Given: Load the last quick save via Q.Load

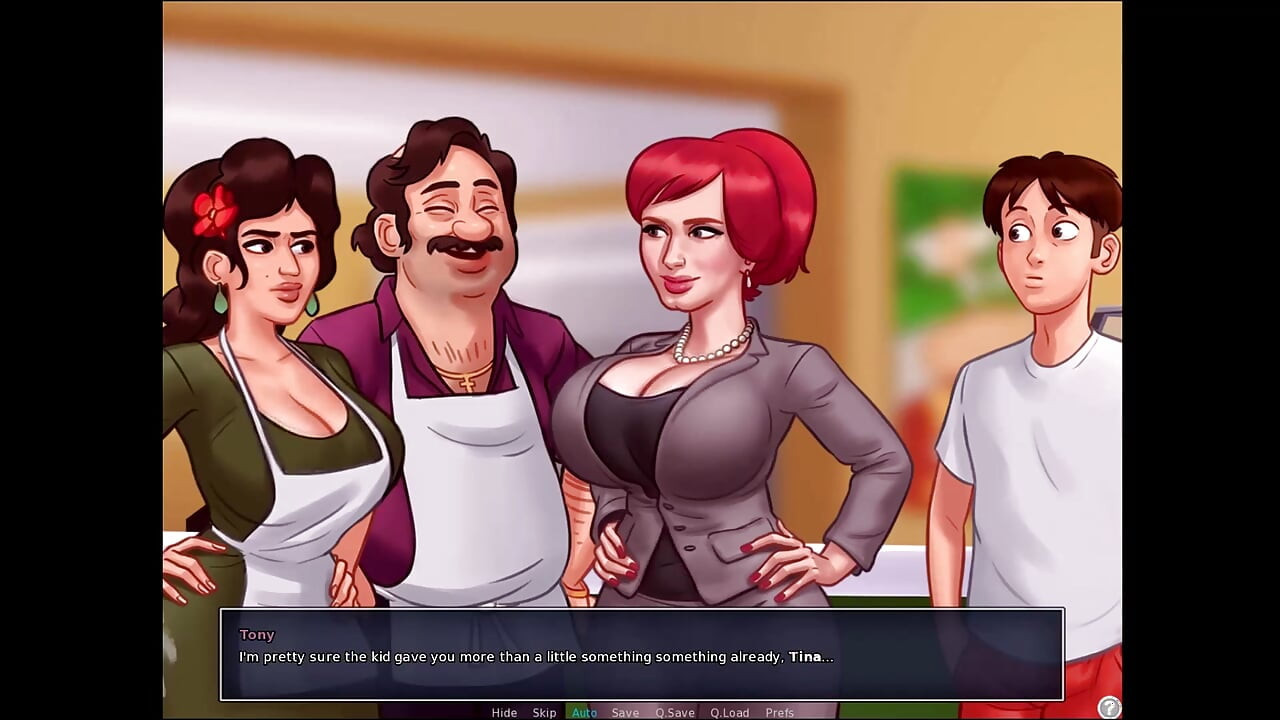Looking at the screenshot, I should coord(729,713).
